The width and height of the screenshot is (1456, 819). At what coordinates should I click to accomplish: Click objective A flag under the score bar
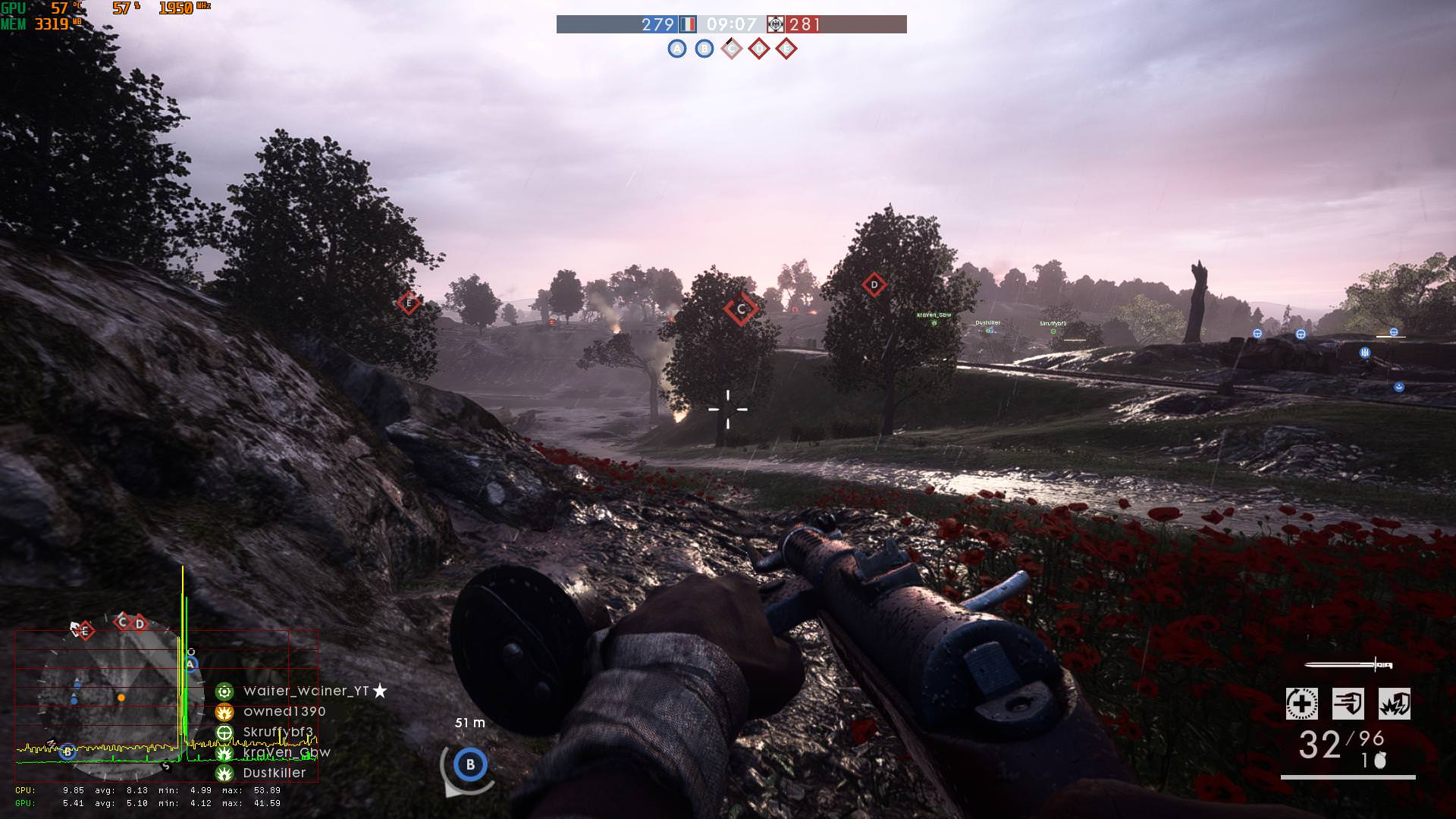tap(677, 49)
